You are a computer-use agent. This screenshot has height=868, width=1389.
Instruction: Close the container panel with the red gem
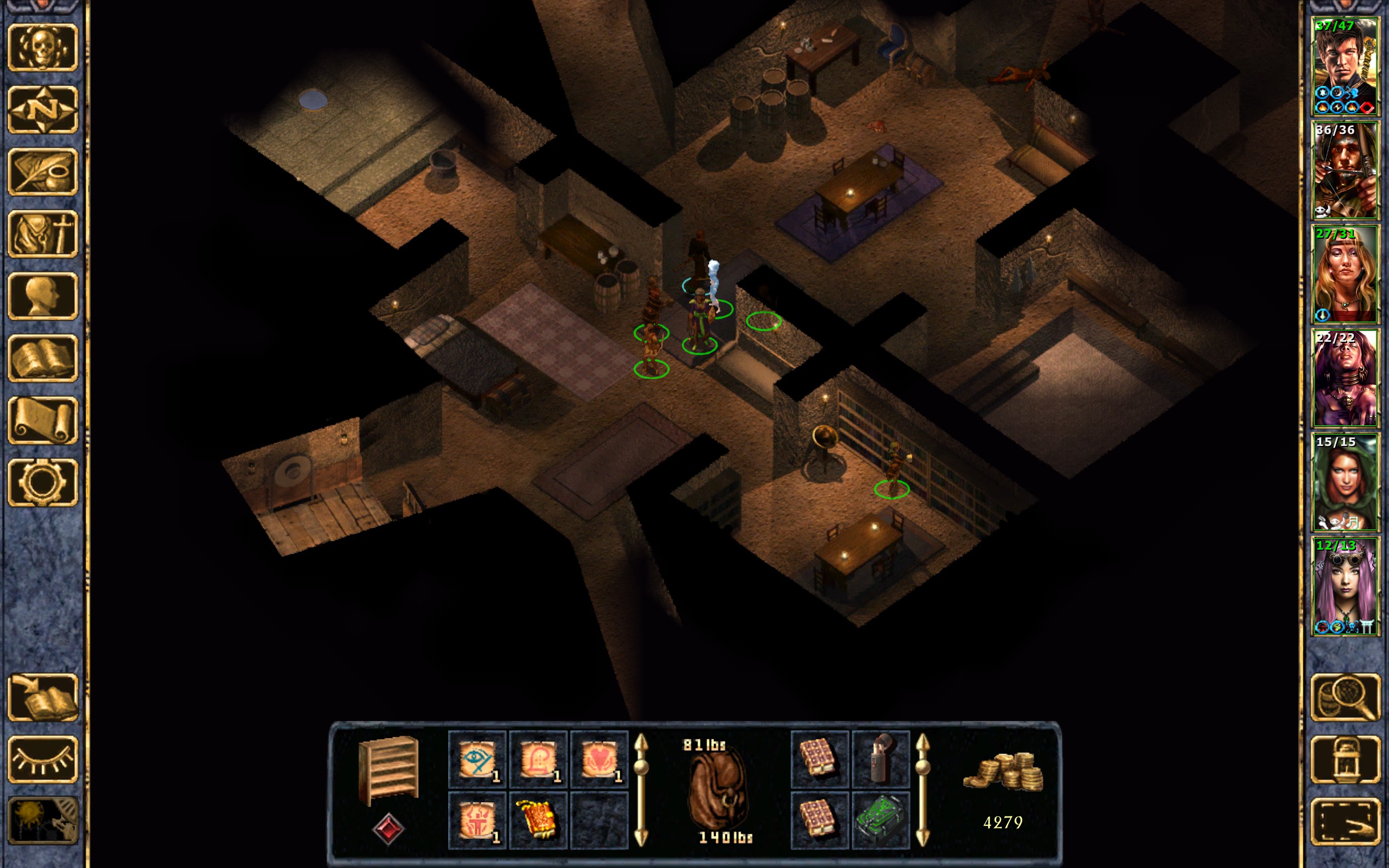388,828
